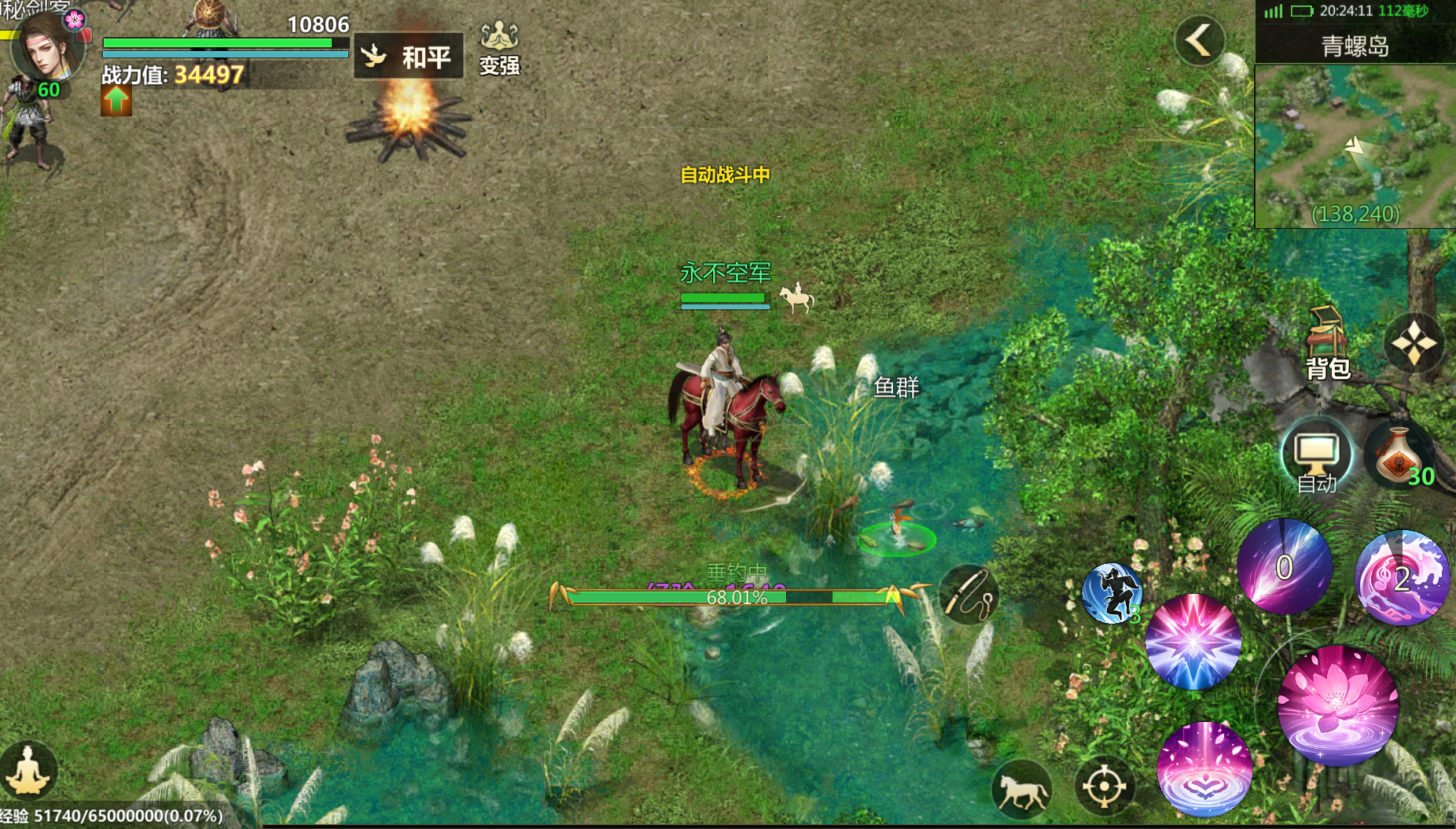The height and width of the screenshot is (829, 1456).
Task: Expand the four-pointed star menu button
Action: coord(1414,344)
